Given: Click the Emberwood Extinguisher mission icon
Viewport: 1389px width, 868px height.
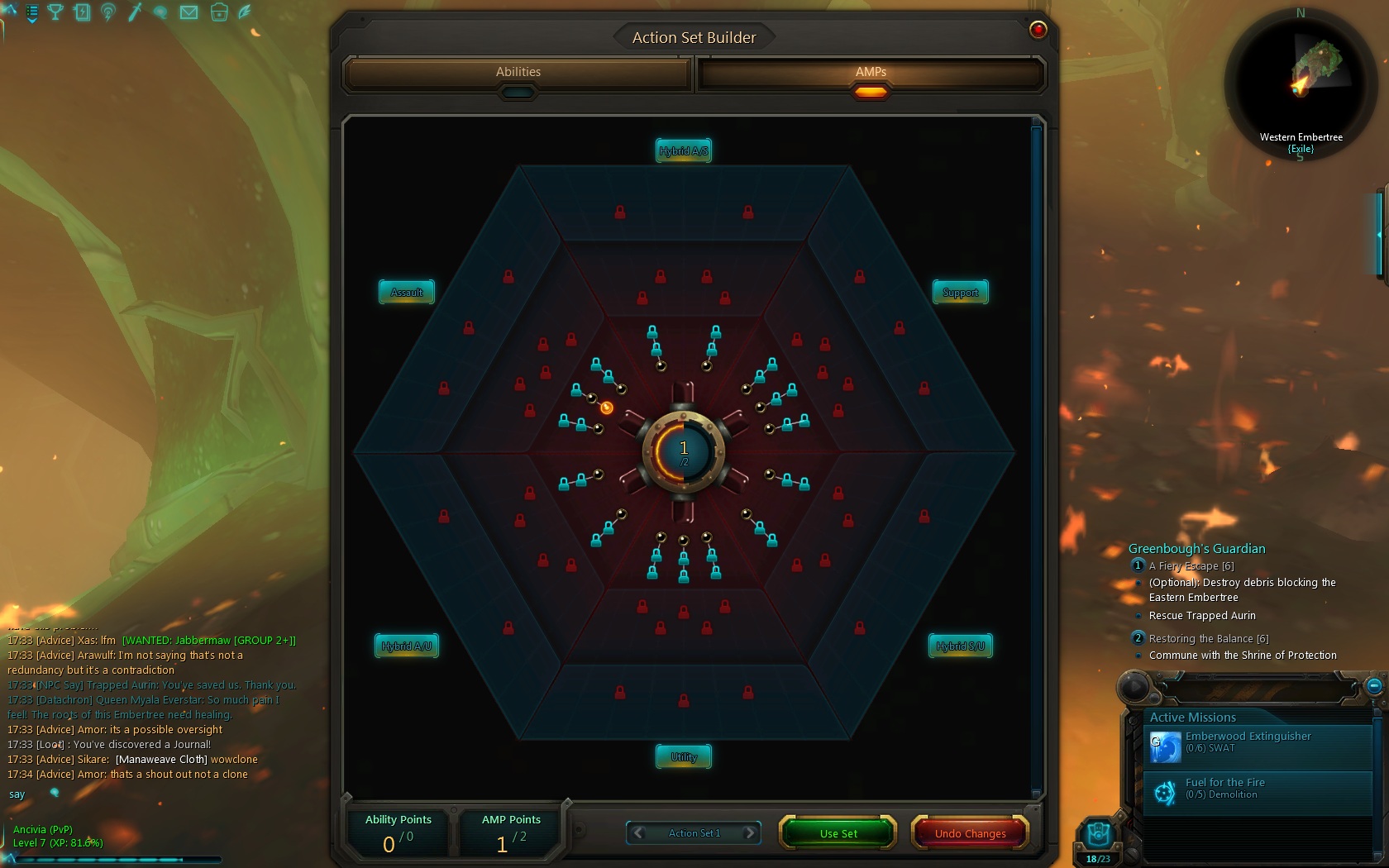Looking at the screenshot, I should click(x=1167, y=746).
